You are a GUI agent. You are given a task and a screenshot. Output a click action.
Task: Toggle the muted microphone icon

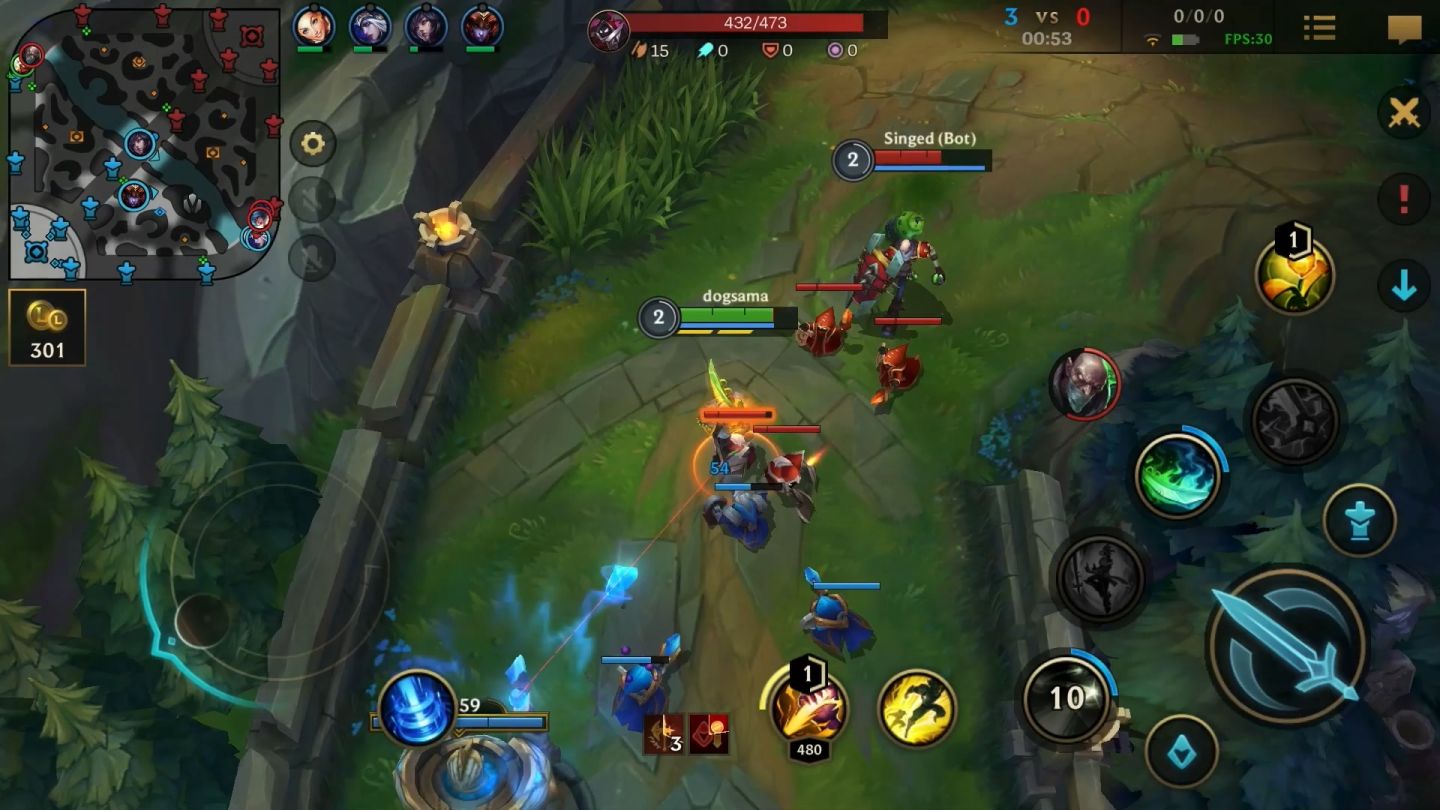[312, 258]
